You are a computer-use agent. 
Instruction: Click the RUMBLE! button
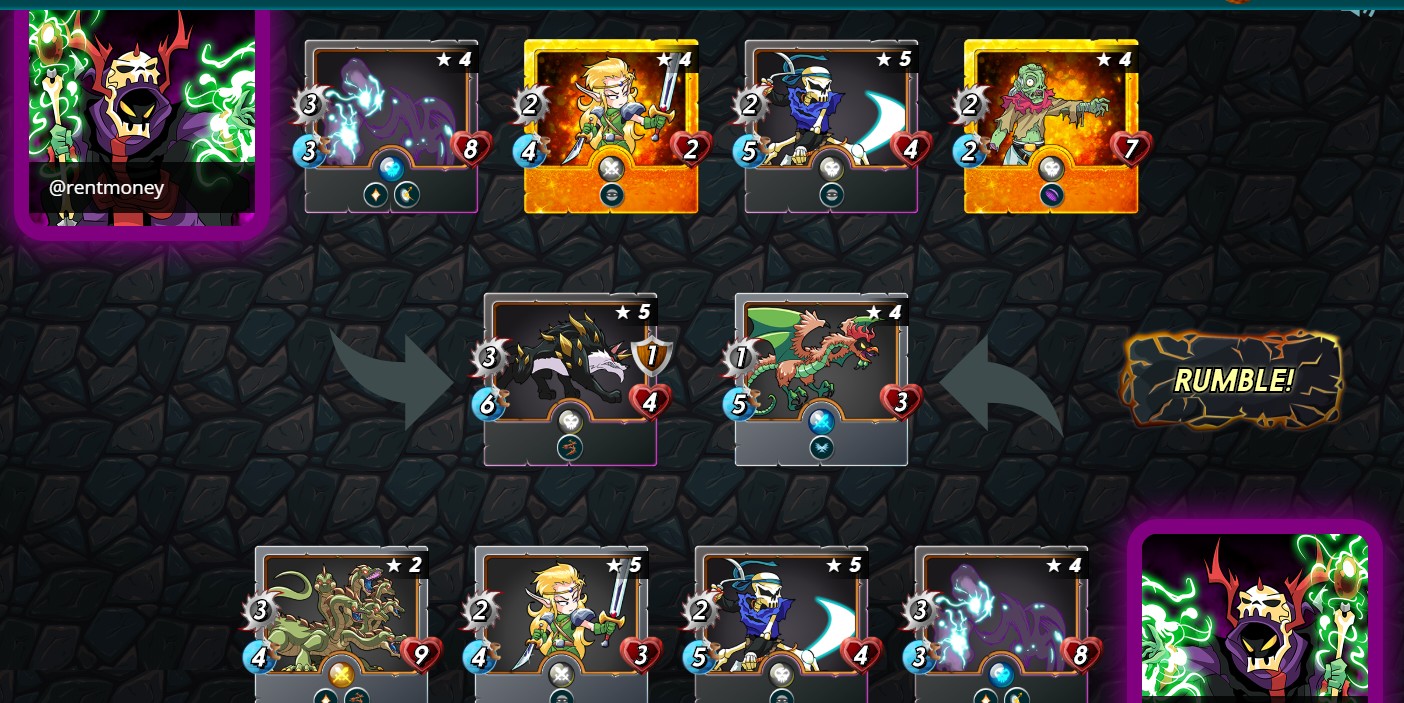click(1232, 380)
